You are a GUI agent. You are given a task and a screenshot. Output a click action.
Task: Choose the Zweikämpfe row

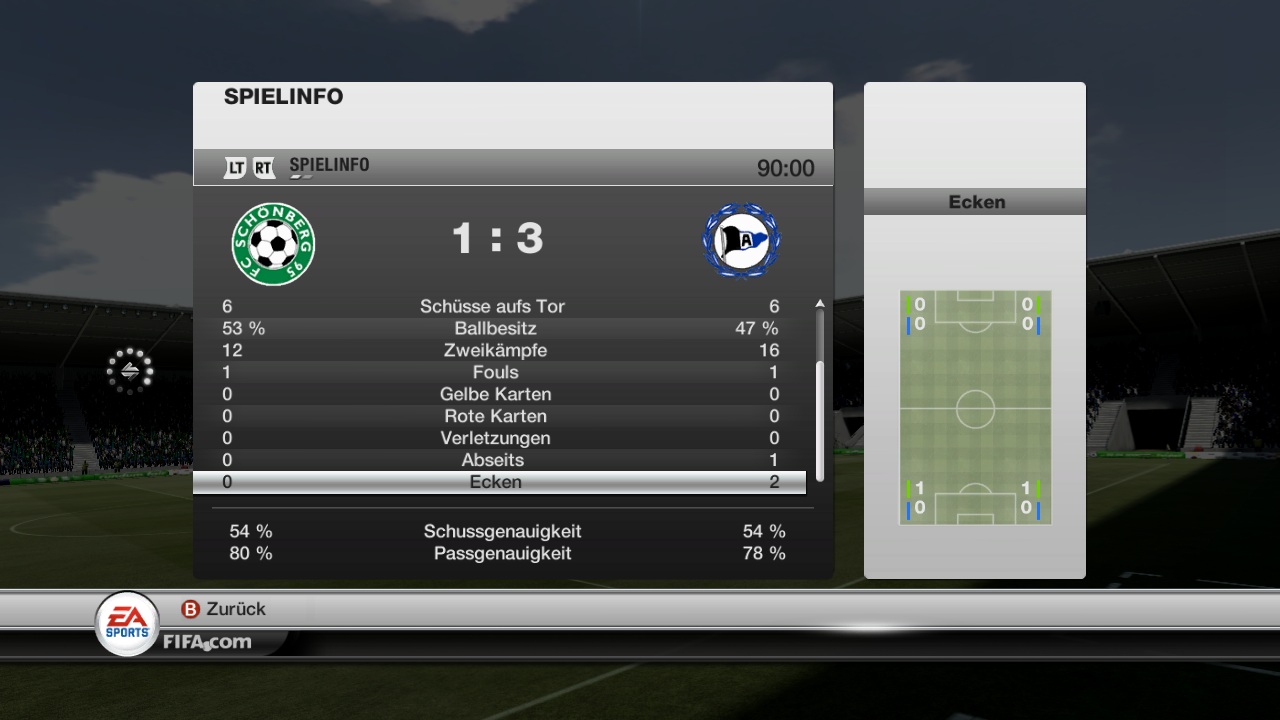coord(497,350)
